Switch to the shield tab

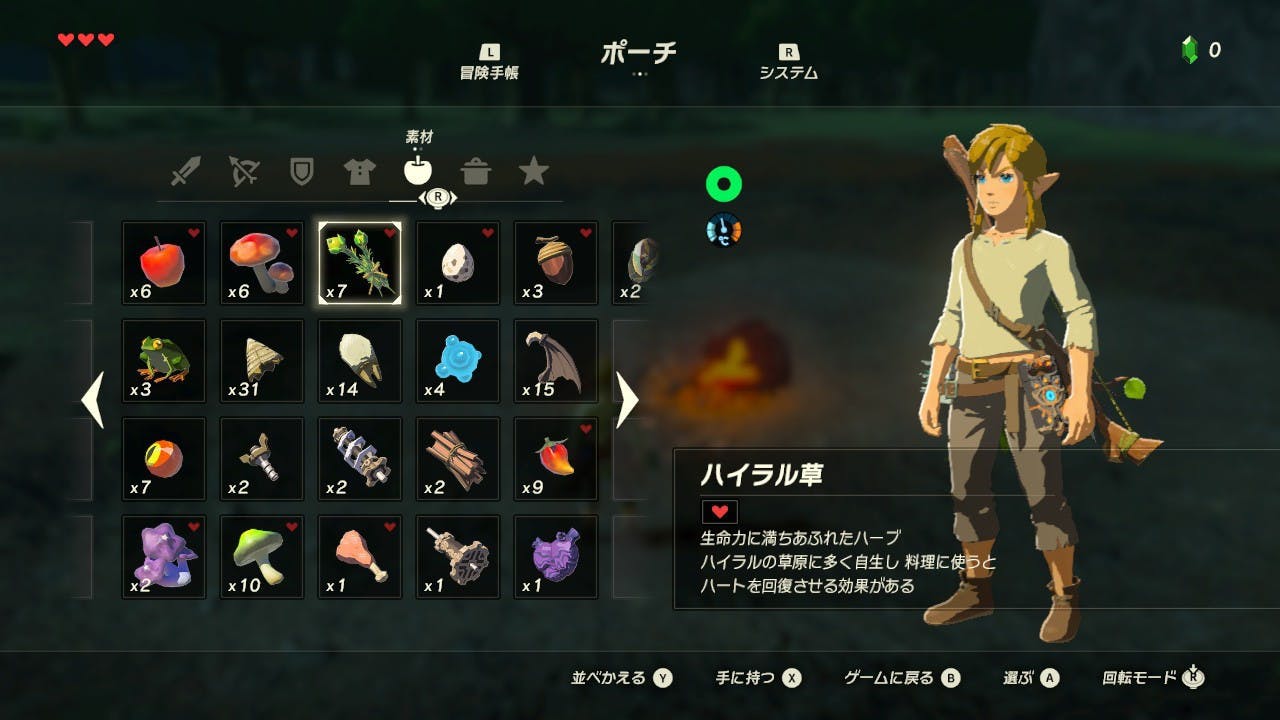pyautogui.click(x=301, y=172)
